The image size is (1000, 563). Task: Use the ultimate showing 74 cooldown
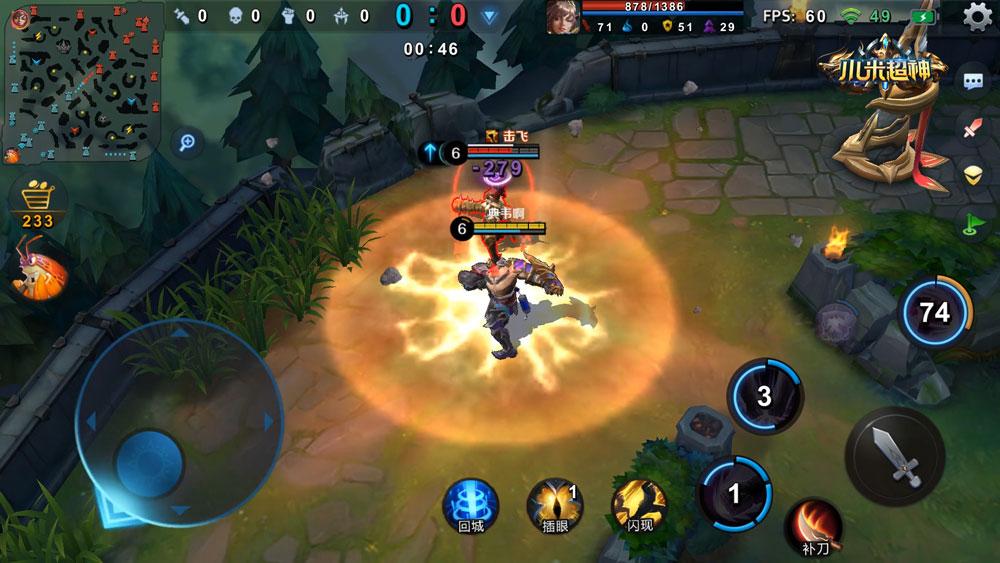click(x=935, y=313)
